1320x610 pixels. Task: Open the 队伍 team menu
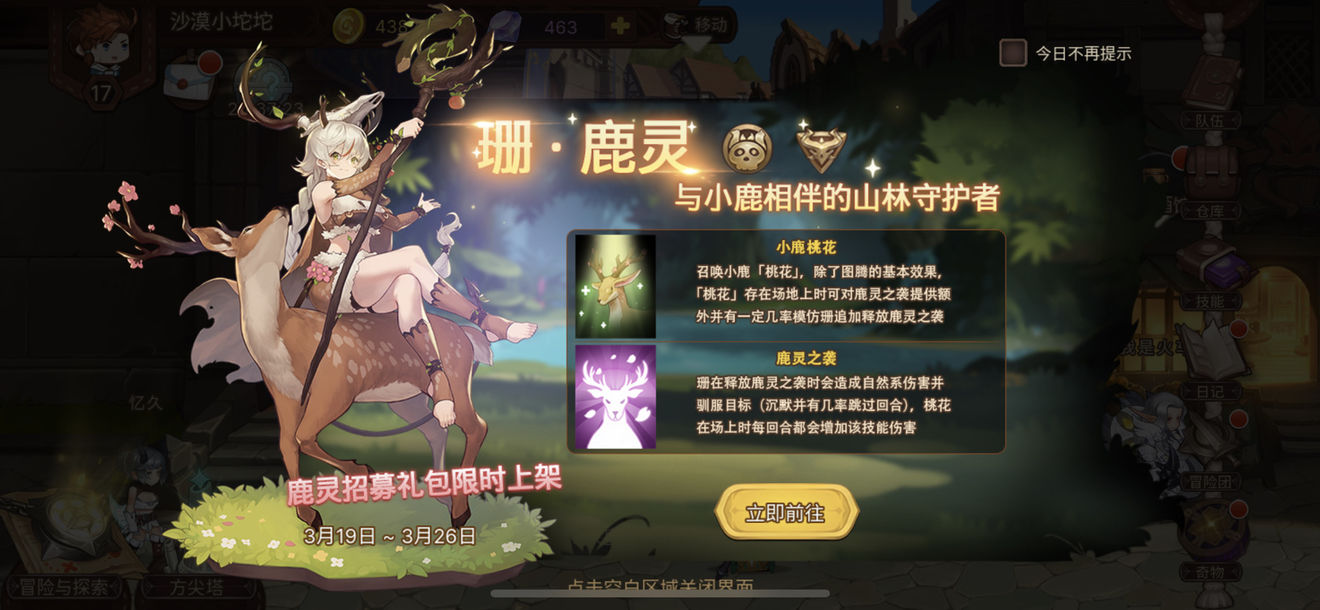pos(1213,95)
